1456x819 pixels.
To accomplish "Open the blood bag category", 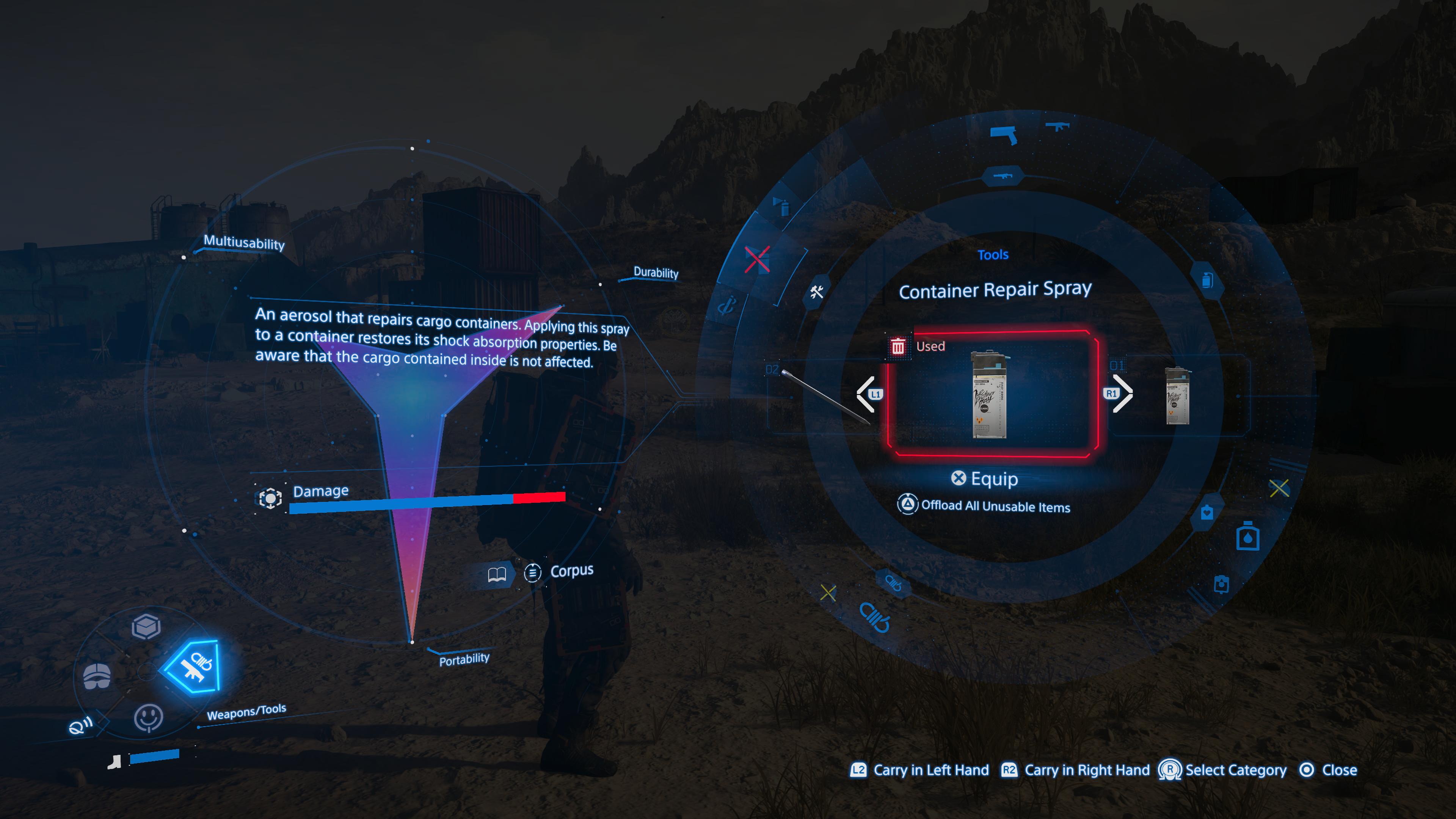I will click(x=1207, y=513).
